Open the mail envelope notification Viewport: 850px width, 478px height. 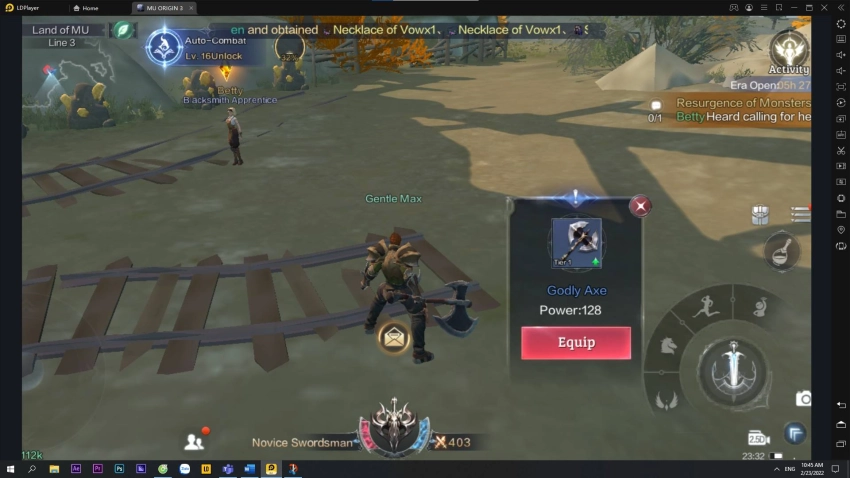[x=394, y=337]
